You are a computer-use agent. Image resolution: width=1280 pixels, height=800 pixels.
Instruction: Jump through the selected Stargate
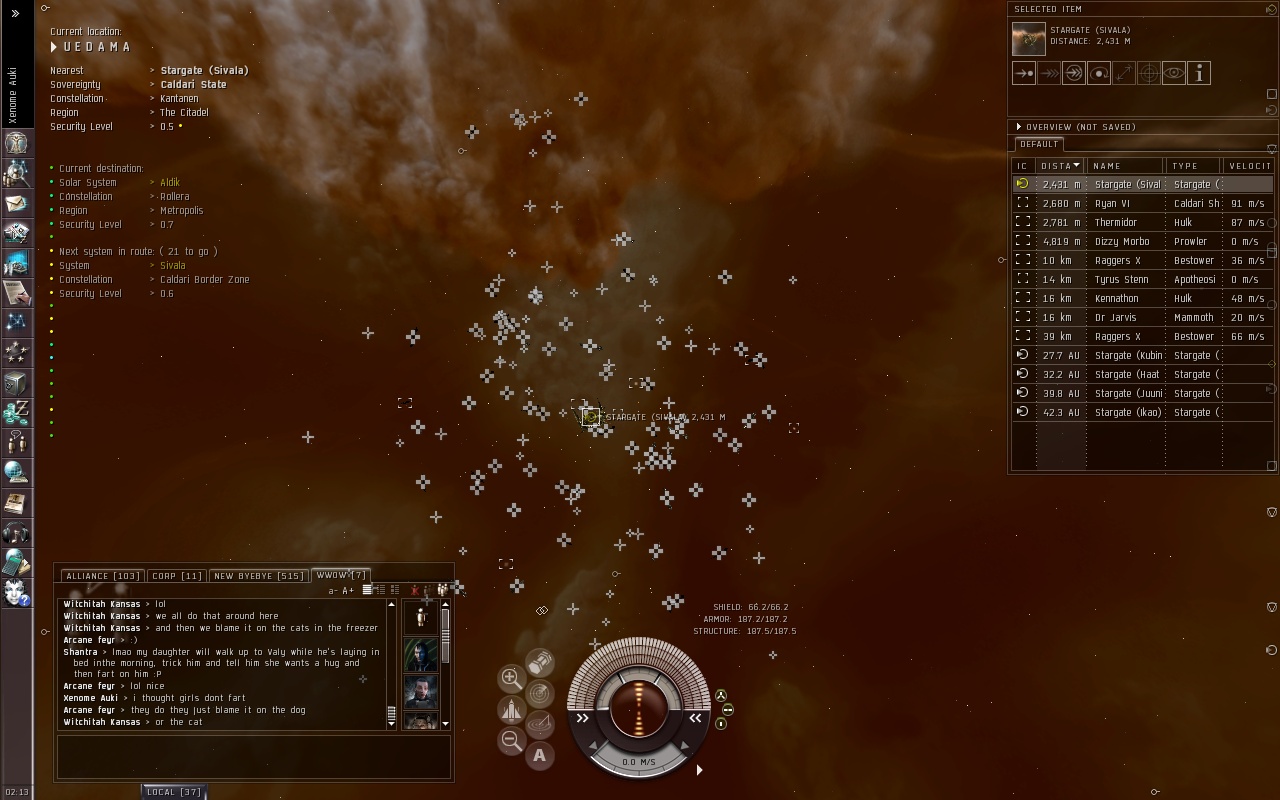coord(1074,73)
